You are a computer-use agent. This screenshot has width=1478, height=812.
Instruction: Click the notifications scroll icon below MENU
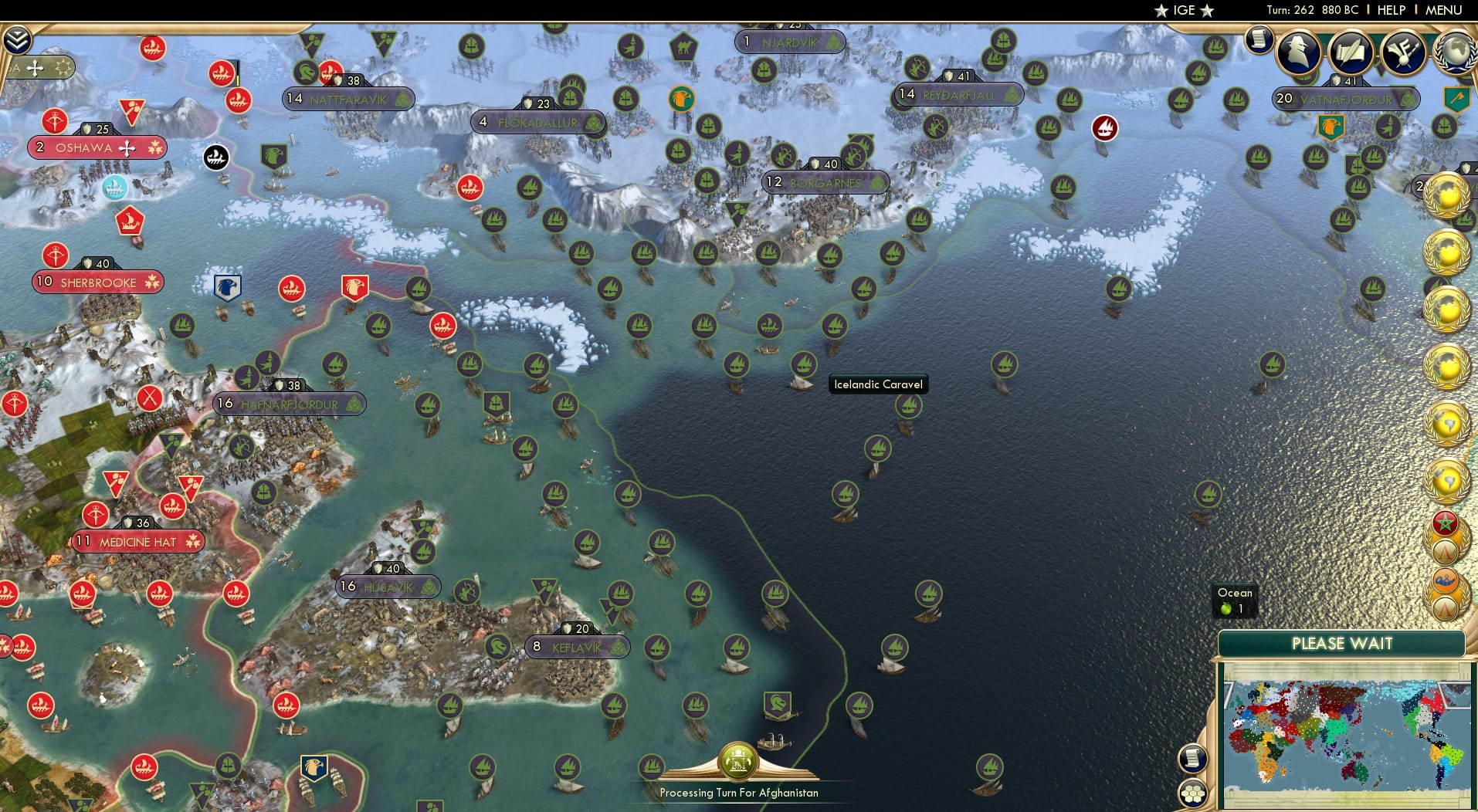tap(1258, 39)
